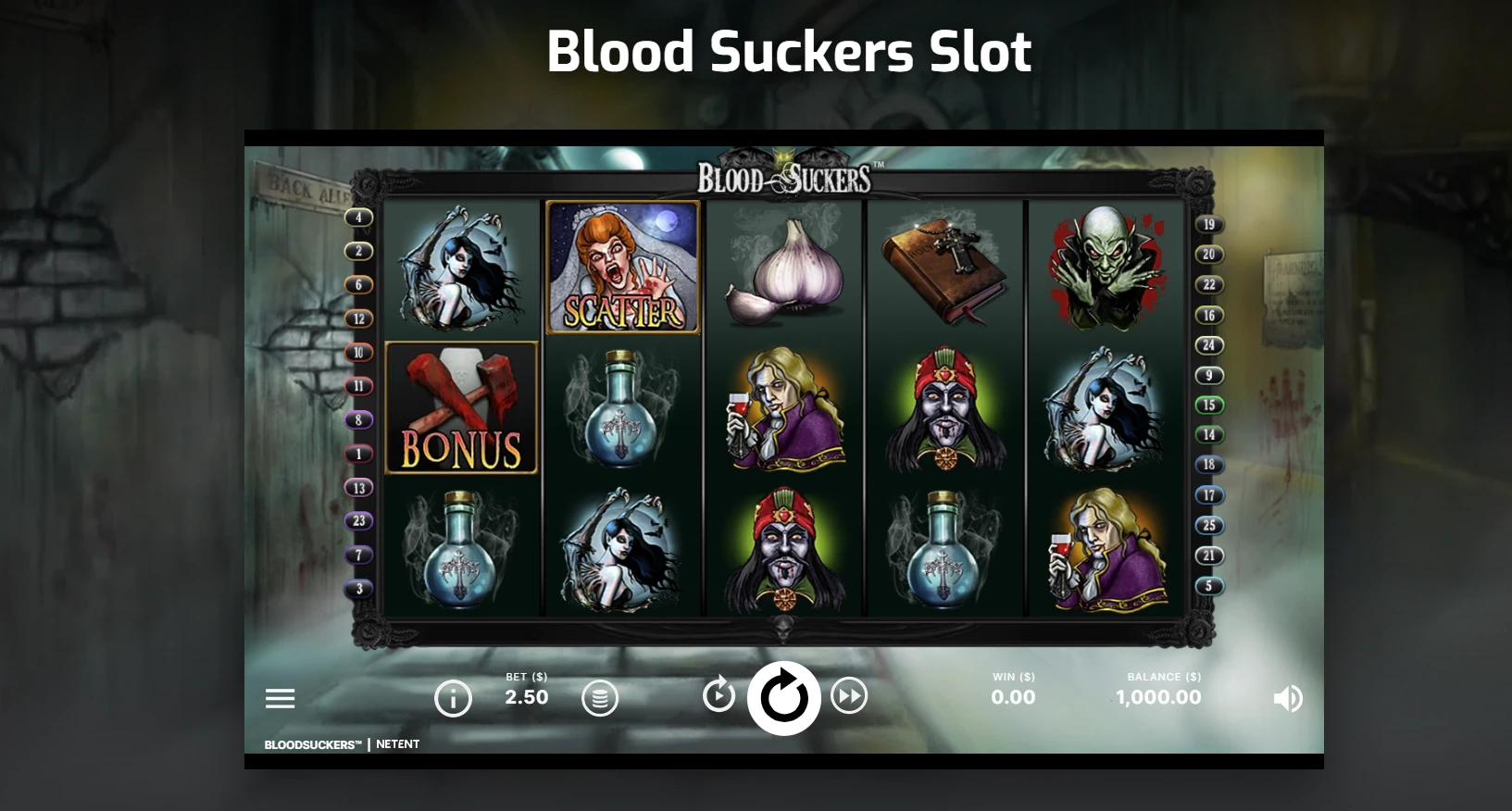Select payline number 19
Screen dimensions: 1512x811
(x=1208, y=224)
